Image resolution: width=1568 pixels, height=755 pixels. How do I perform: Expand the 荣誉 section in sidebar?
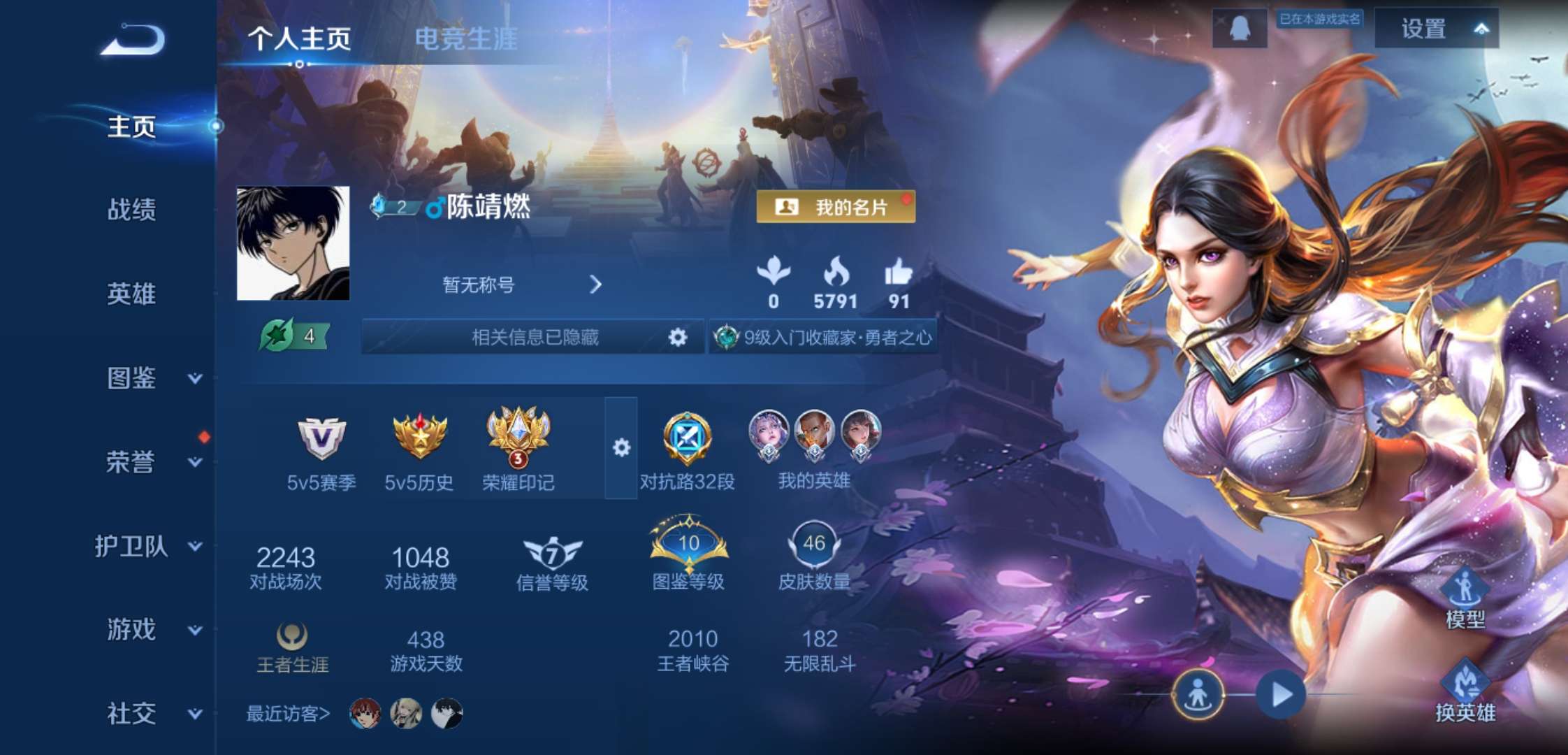coord(130,463)
